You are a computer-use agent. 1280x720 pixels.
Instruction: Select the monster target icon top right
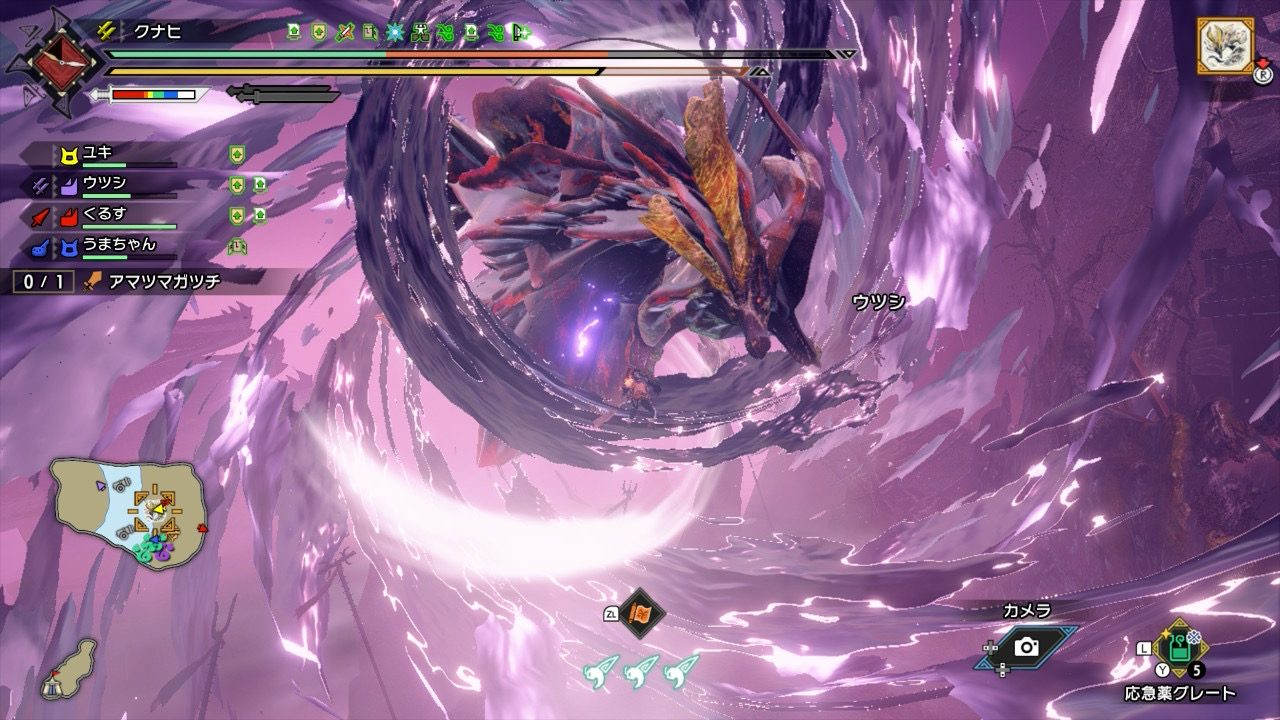pyautogui.click(x=1224, y=46)
